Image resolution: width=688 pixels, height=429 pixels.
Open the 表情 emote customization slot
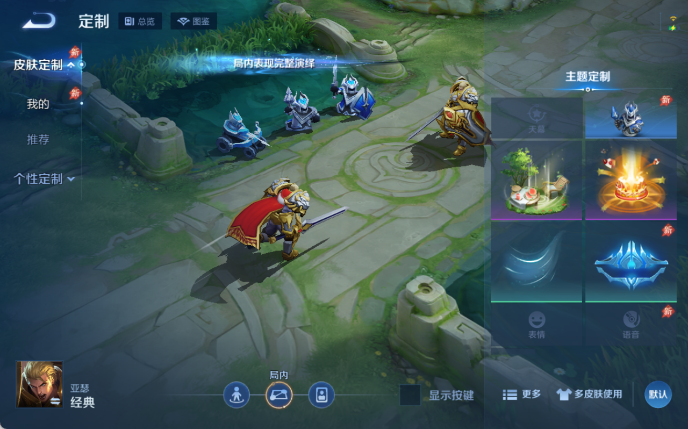tap(537, 322)
